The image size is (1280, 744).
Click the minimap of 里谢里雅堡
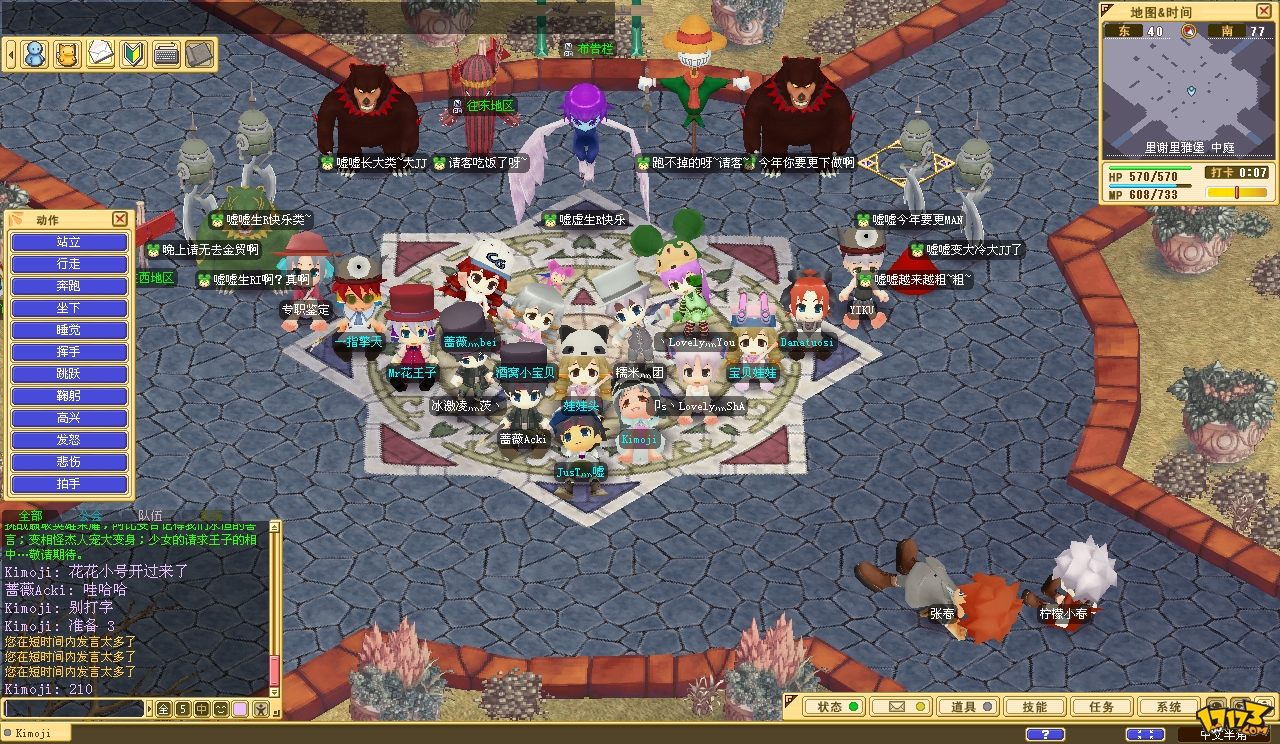(x=1189, y=92)
